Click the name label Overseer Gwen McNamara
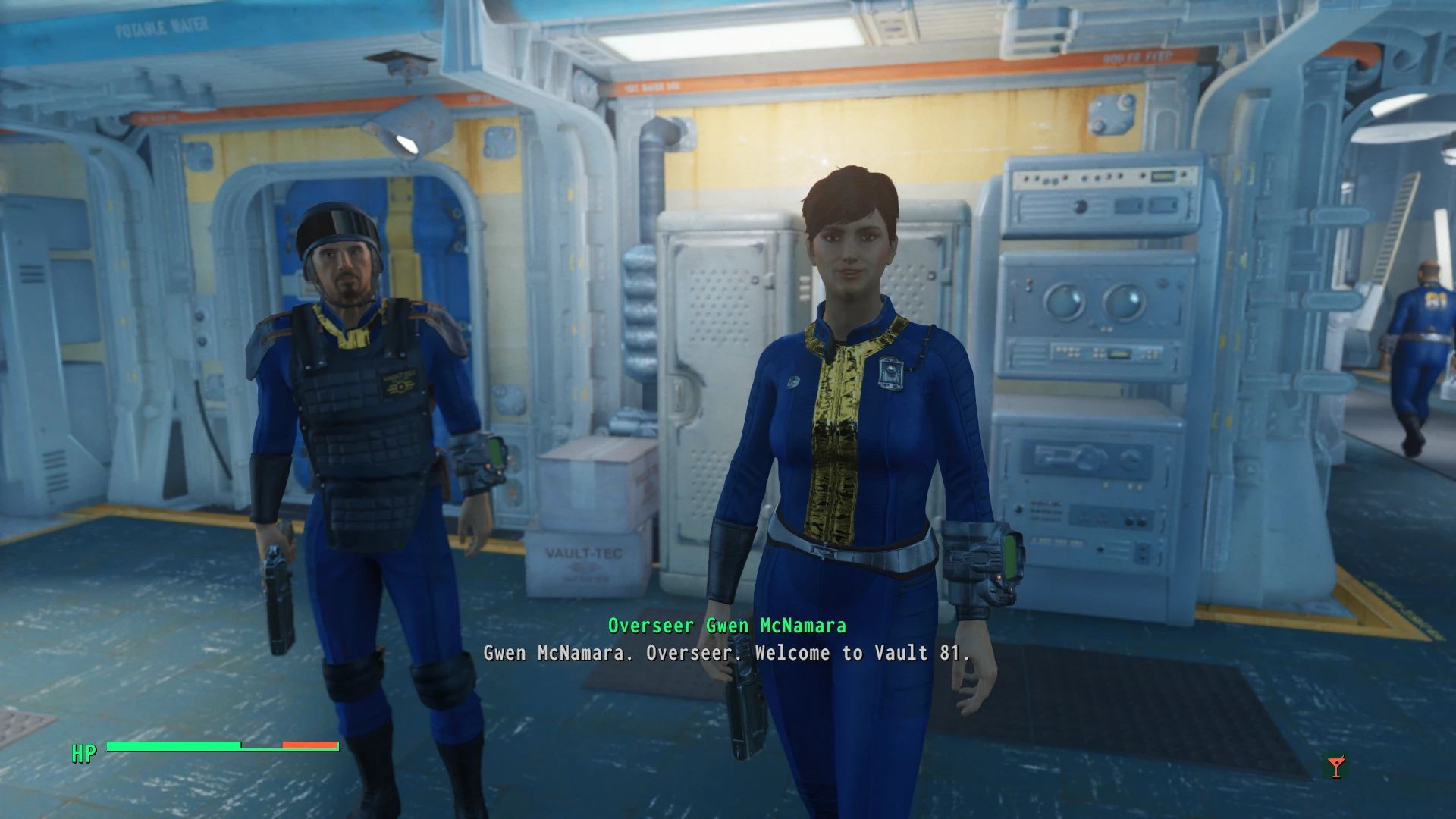The width and height of the screenshot is (1456, 819). click(728, 626)
